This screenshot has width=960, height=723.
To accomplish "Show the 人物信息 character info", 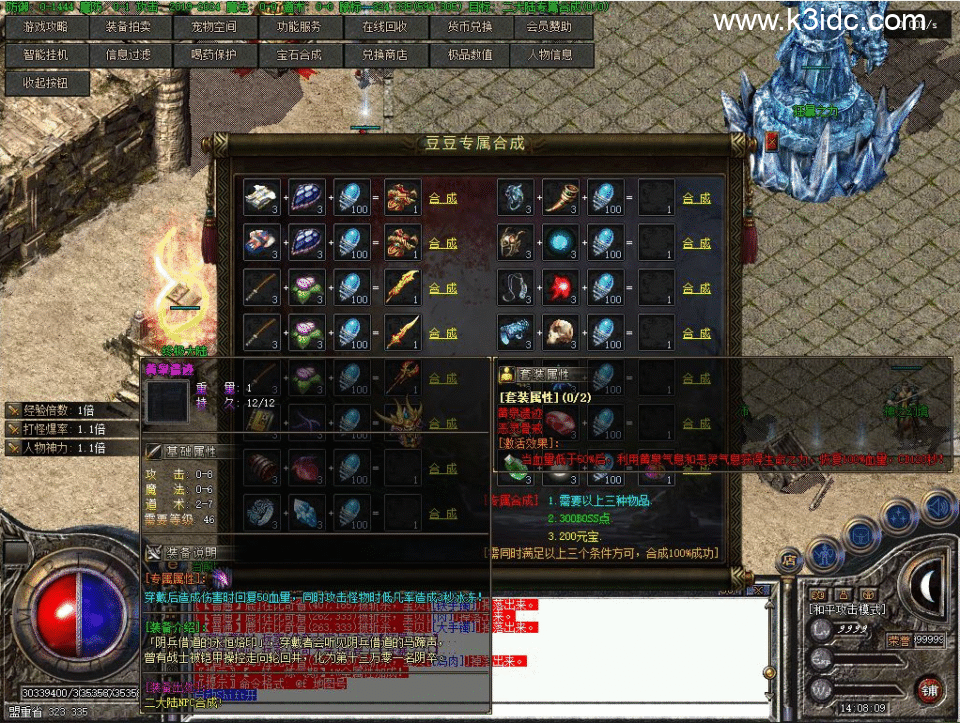I will pos(549,56).
